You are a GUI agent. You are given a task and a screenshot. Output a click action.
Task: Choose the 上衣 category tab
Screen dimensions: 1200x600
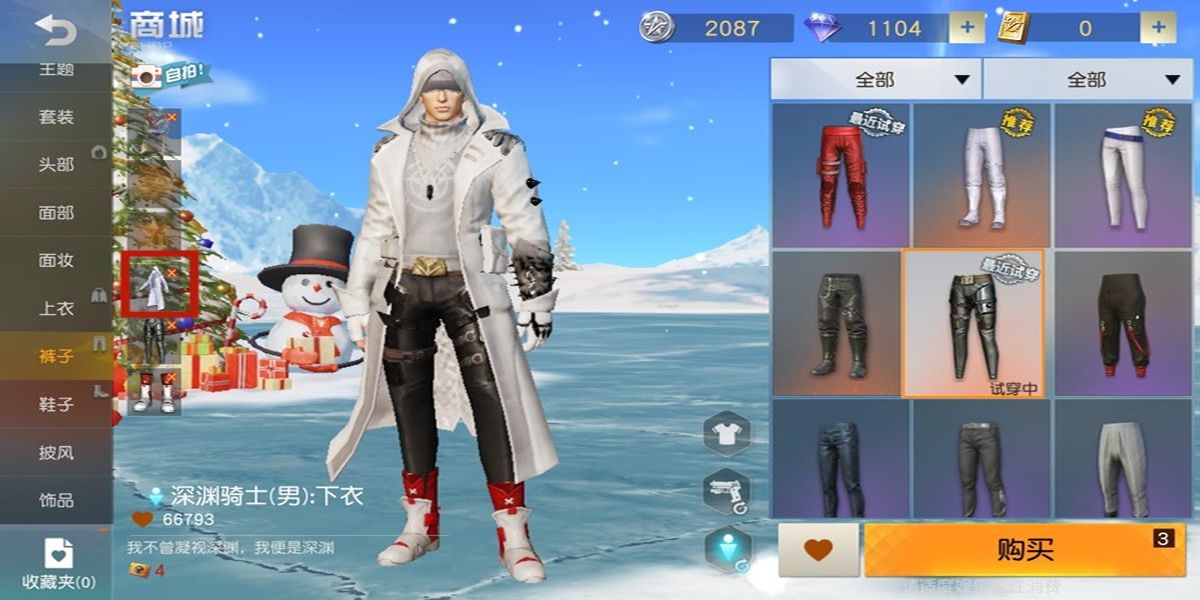pos(56,308)
